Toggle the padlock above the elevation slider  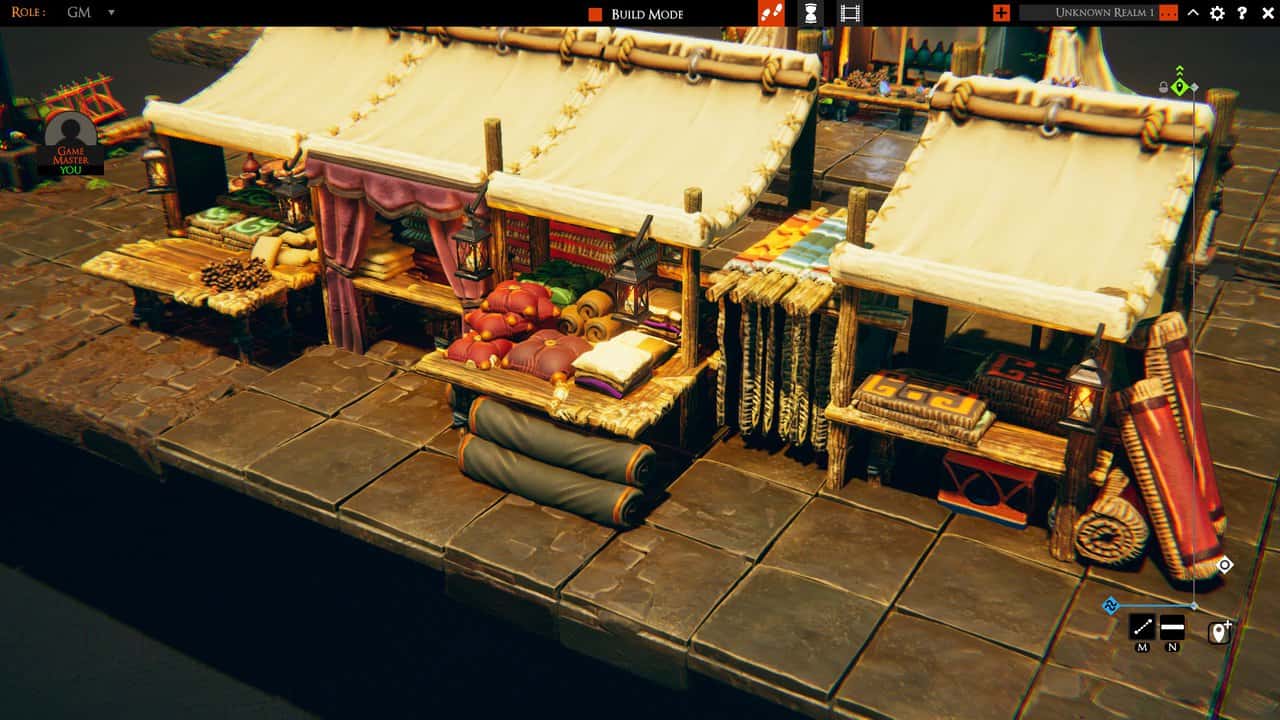coord(1163,87)
